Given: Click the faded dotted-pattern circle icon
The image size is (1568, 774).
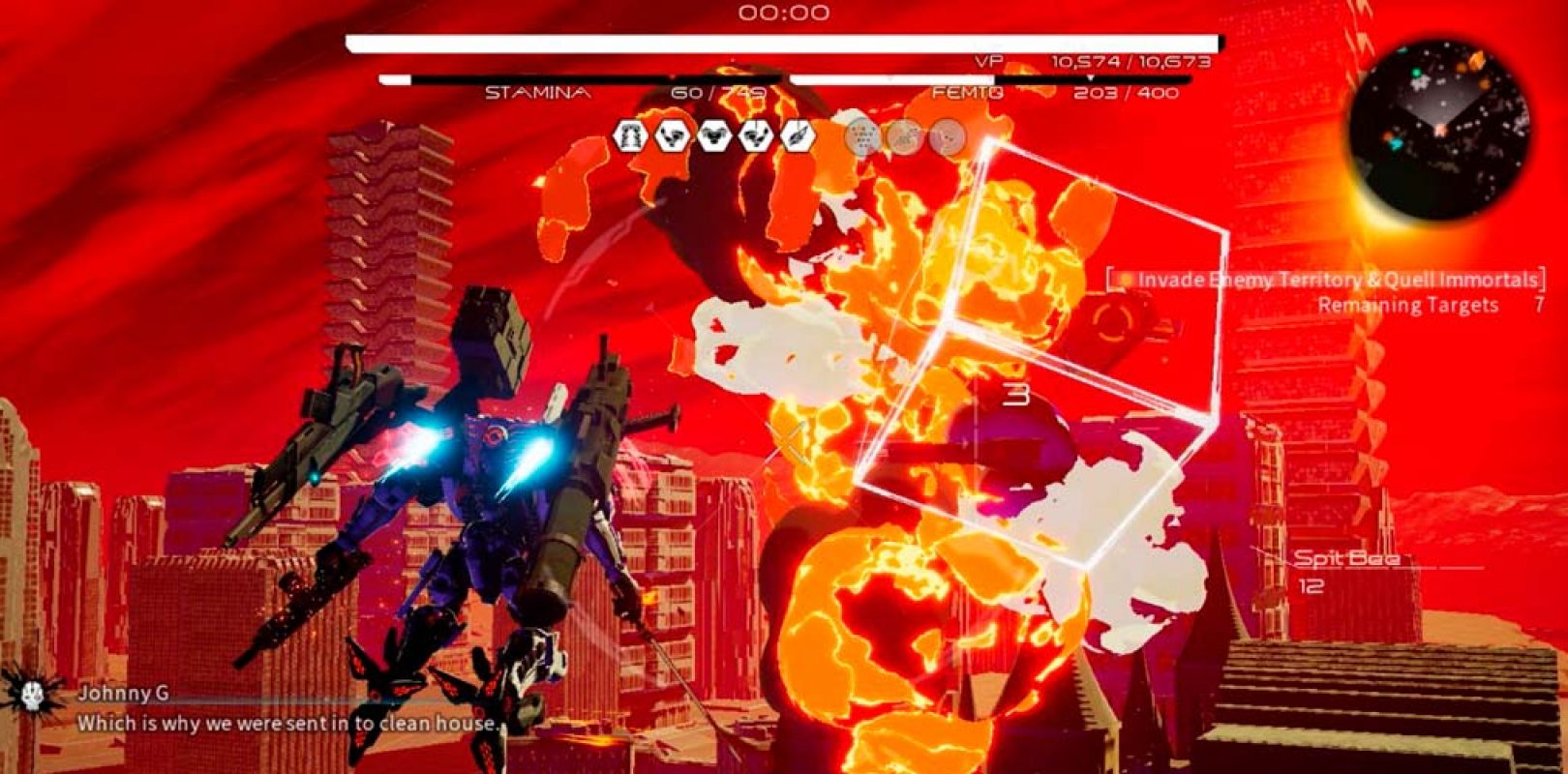Looking at the screenshot, I should (x=862, y=137).
